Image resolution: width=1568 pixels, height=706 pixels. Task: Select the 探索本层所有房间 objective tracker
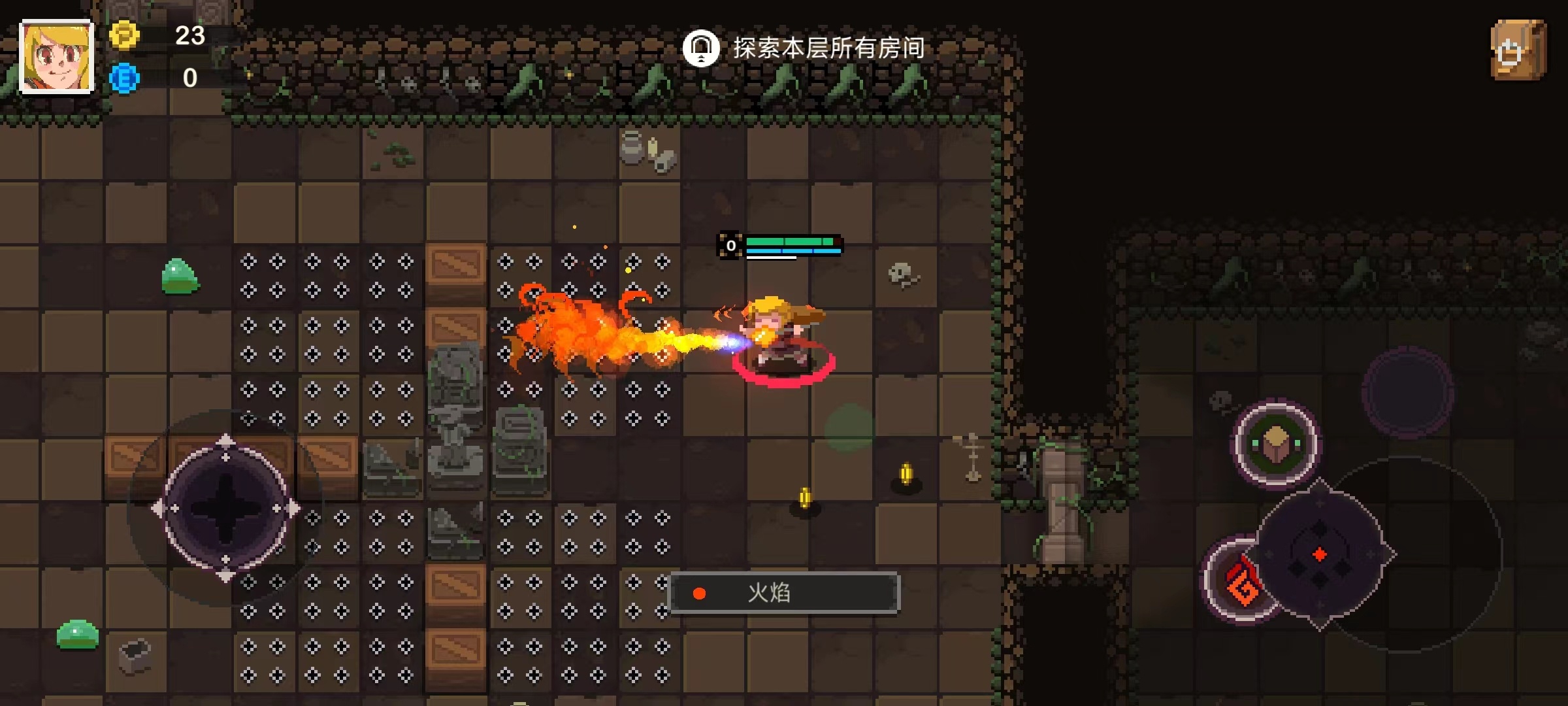tap(804, 48)
